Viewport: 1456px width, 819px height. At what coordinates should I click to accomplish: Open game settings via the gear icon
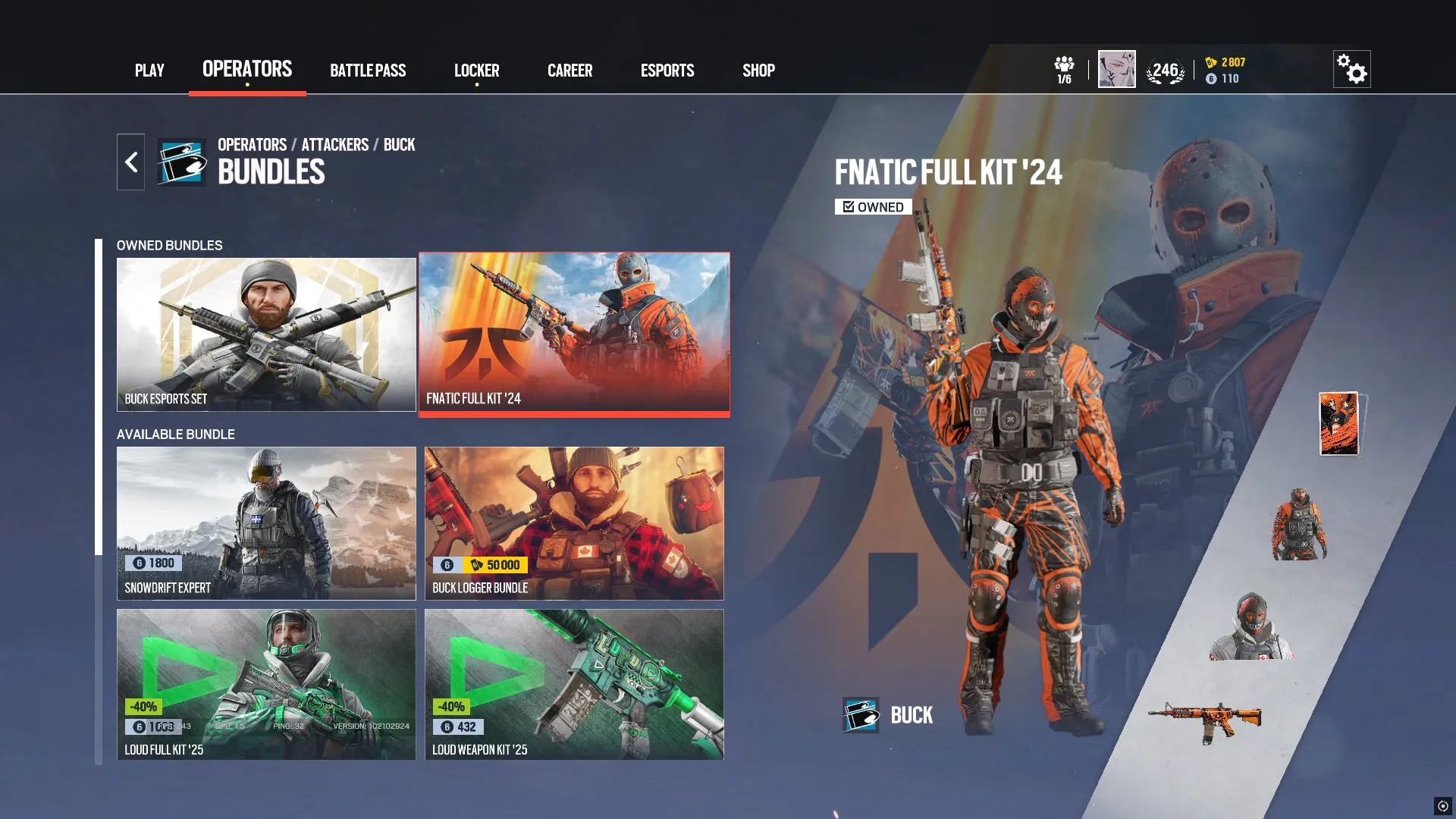click(x=1353, y=69)
